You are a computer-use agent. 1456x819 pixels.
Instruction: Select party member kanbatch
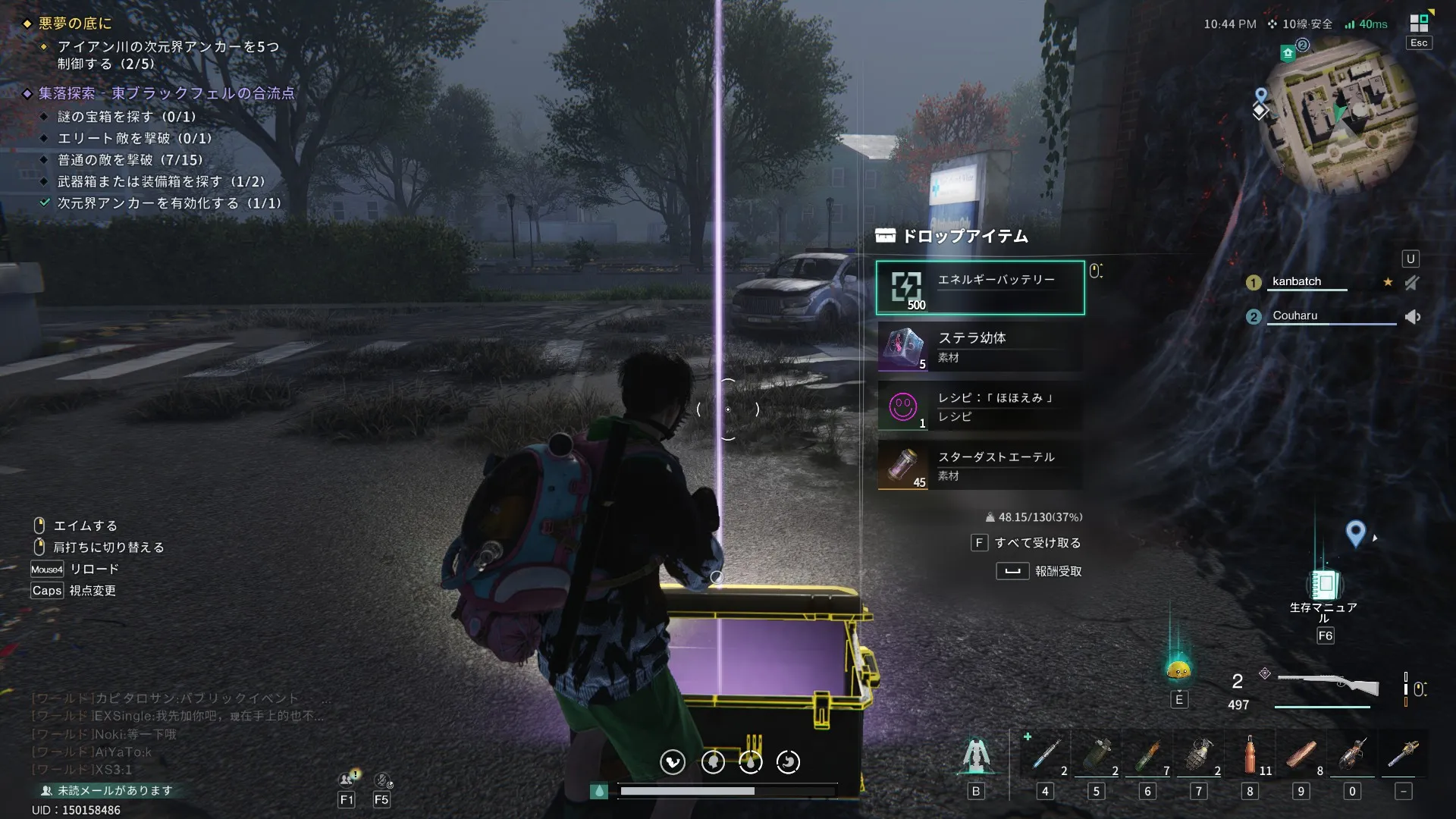coord(1296,282)
